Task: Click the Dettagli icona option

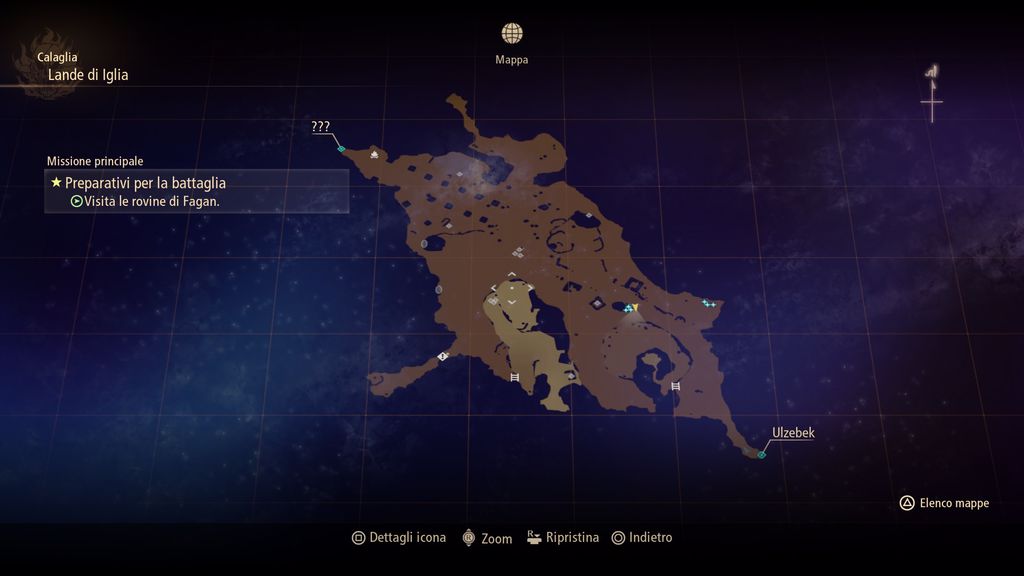Action: 398,538
